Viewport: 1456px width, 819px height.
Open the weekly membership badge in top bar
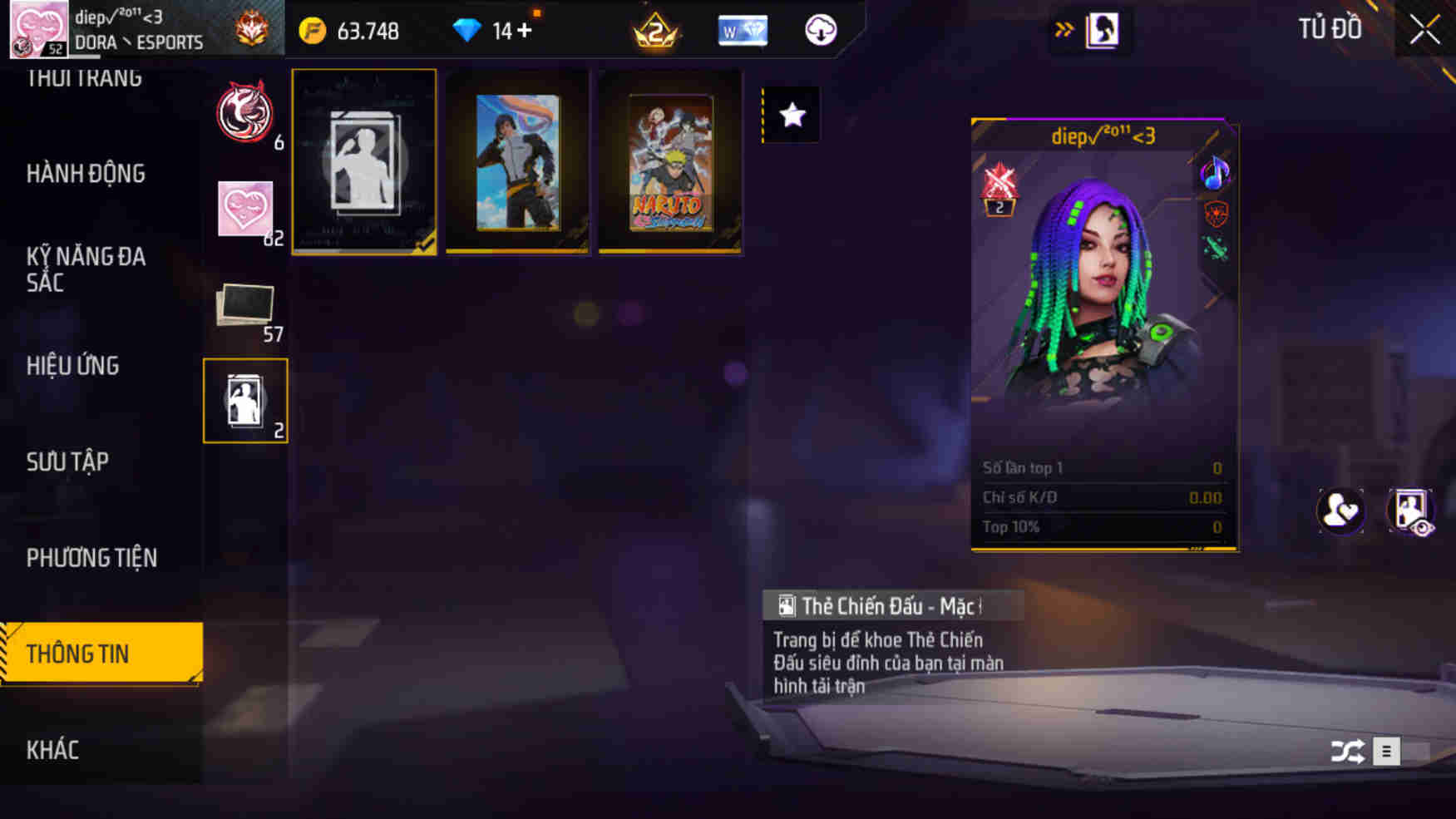[x=743, y=30]
